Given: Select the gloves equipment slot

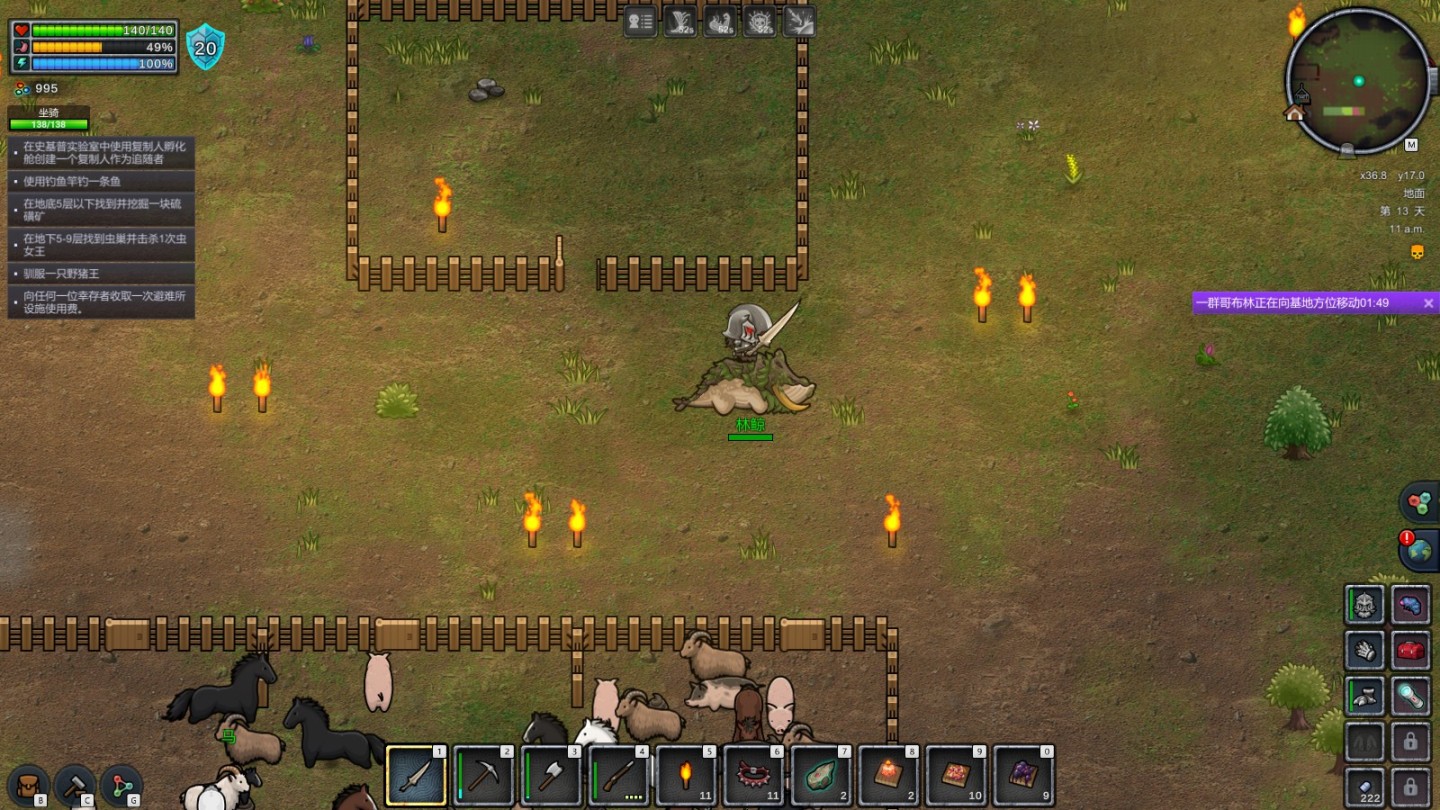Looking at the screenshot, I should pyautogui.click(x=1364, y=651).
